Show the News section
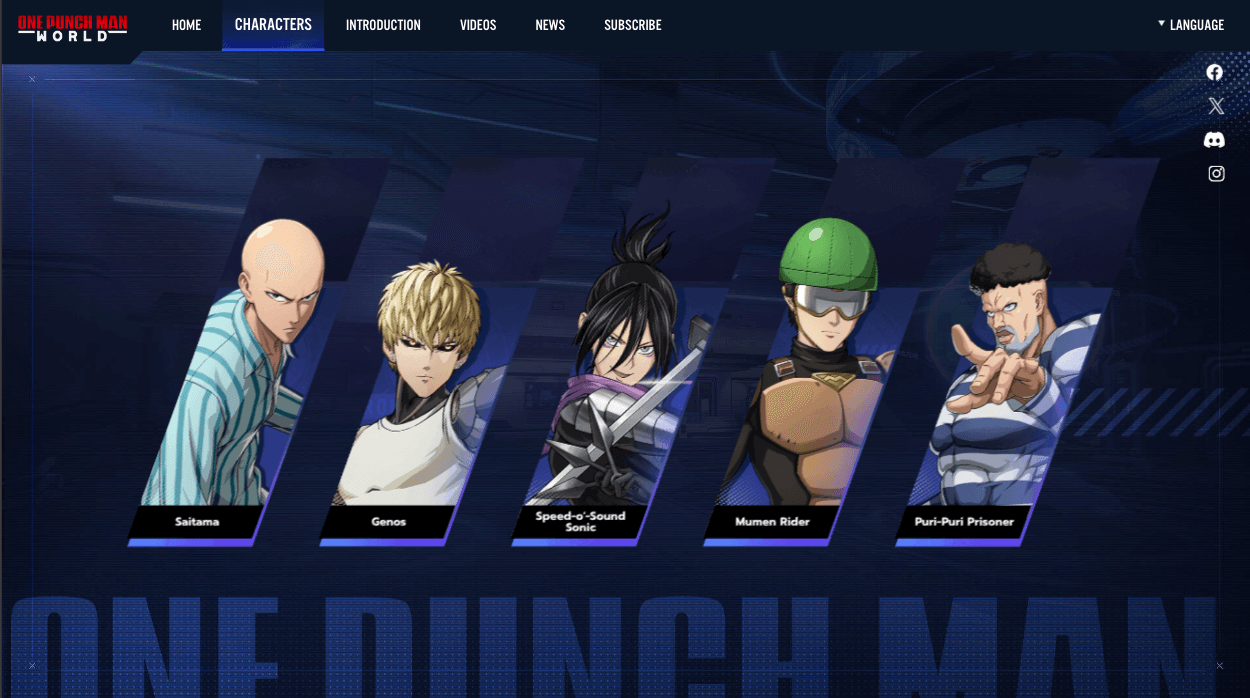1250x698 pixels. tap(550, 25)
